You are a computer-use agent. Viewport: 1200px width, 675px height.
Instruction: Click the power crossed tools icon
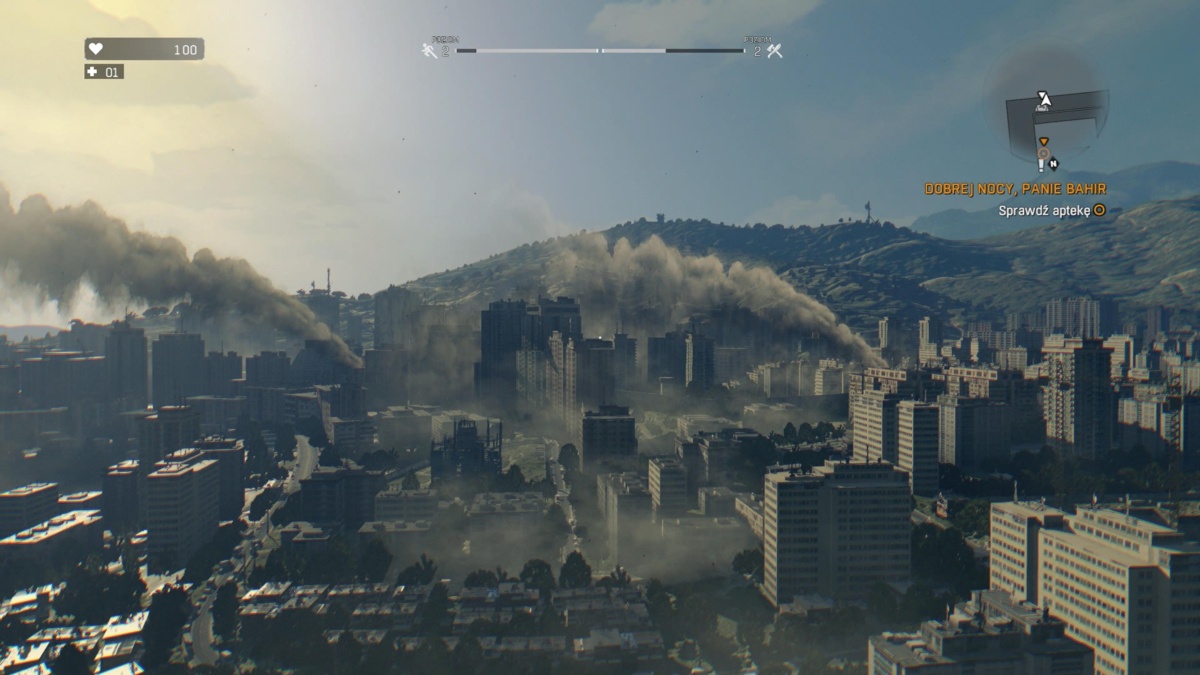click(774, 50)
